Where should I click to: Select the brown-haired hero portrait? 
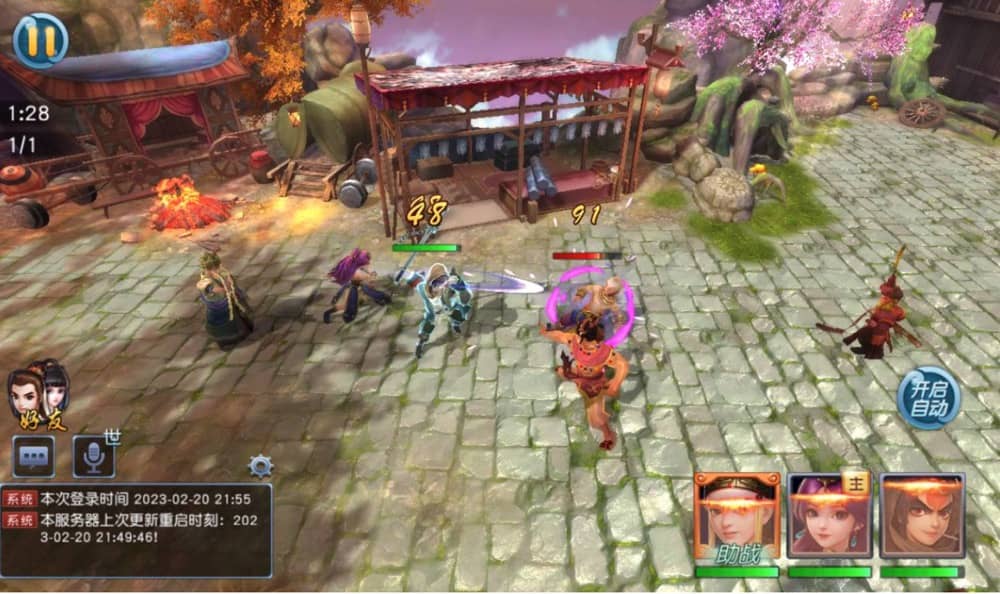point(922,516)
